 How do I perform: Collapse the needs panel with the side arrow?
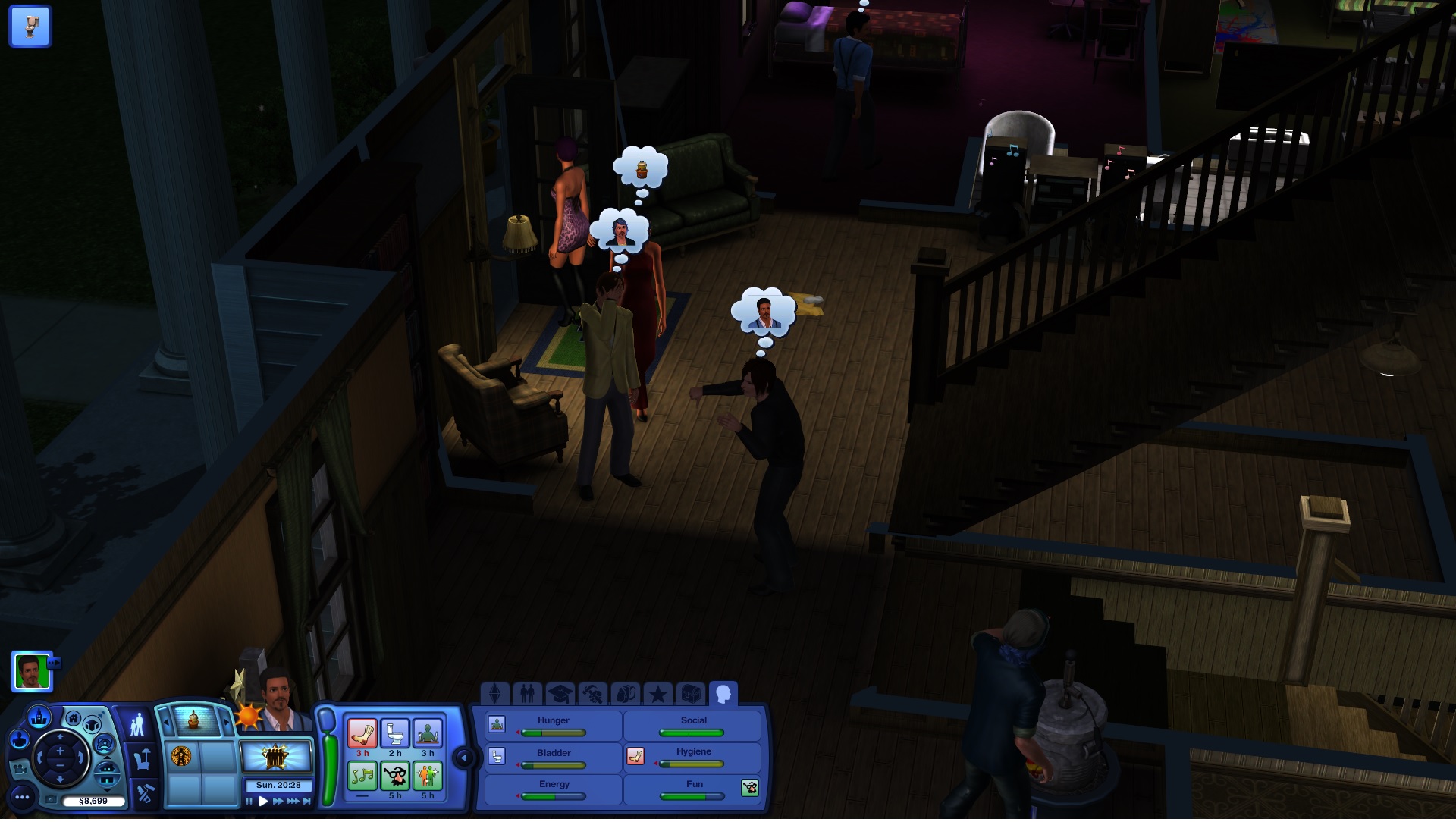pyautogui.click(x=463, y=756)
